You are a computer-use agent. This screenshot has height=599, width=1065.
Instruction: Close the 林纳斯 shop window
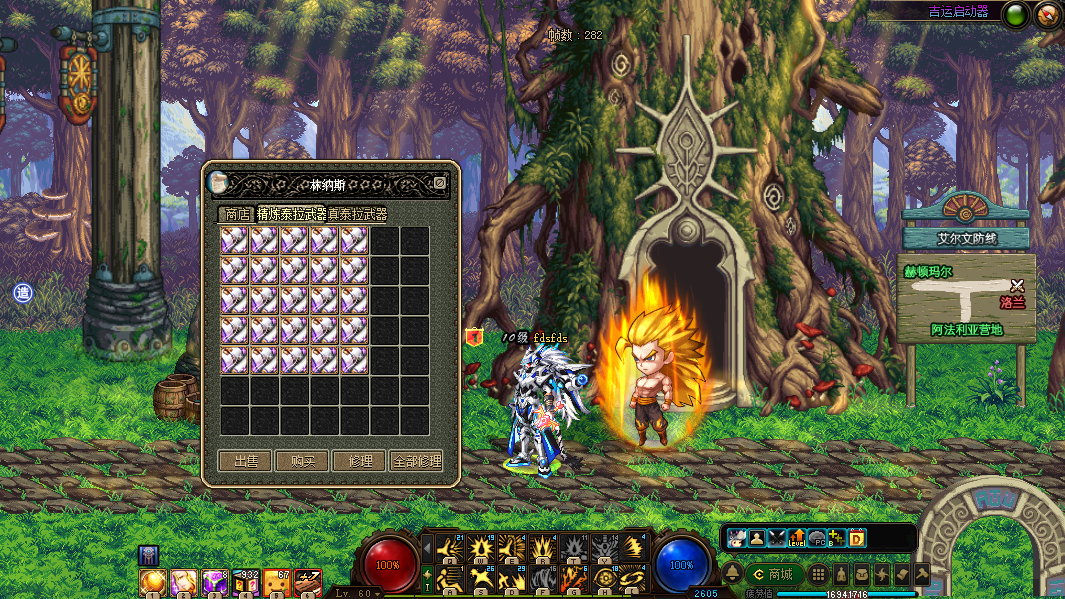click(x=439, y=183)
